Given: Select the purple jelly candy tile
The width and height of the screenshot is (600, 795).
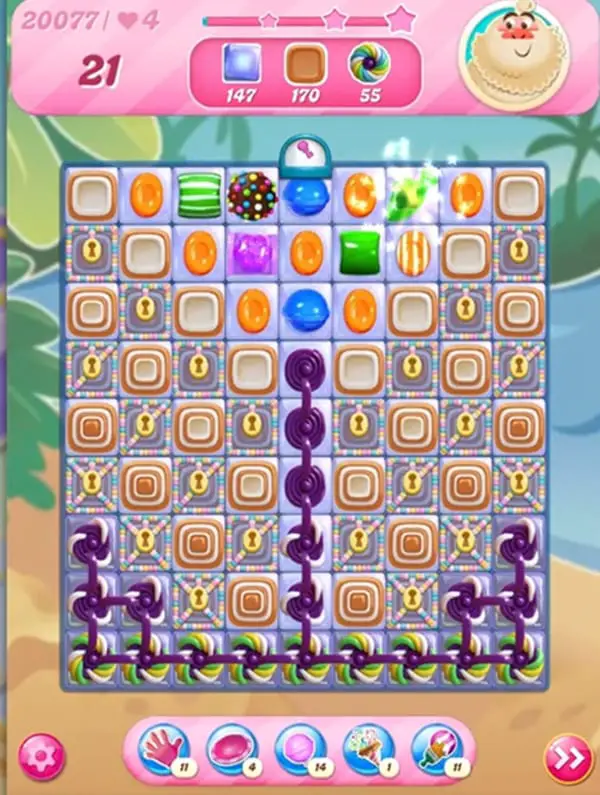Looking at the screenshot, I should [x=251, y=250].
